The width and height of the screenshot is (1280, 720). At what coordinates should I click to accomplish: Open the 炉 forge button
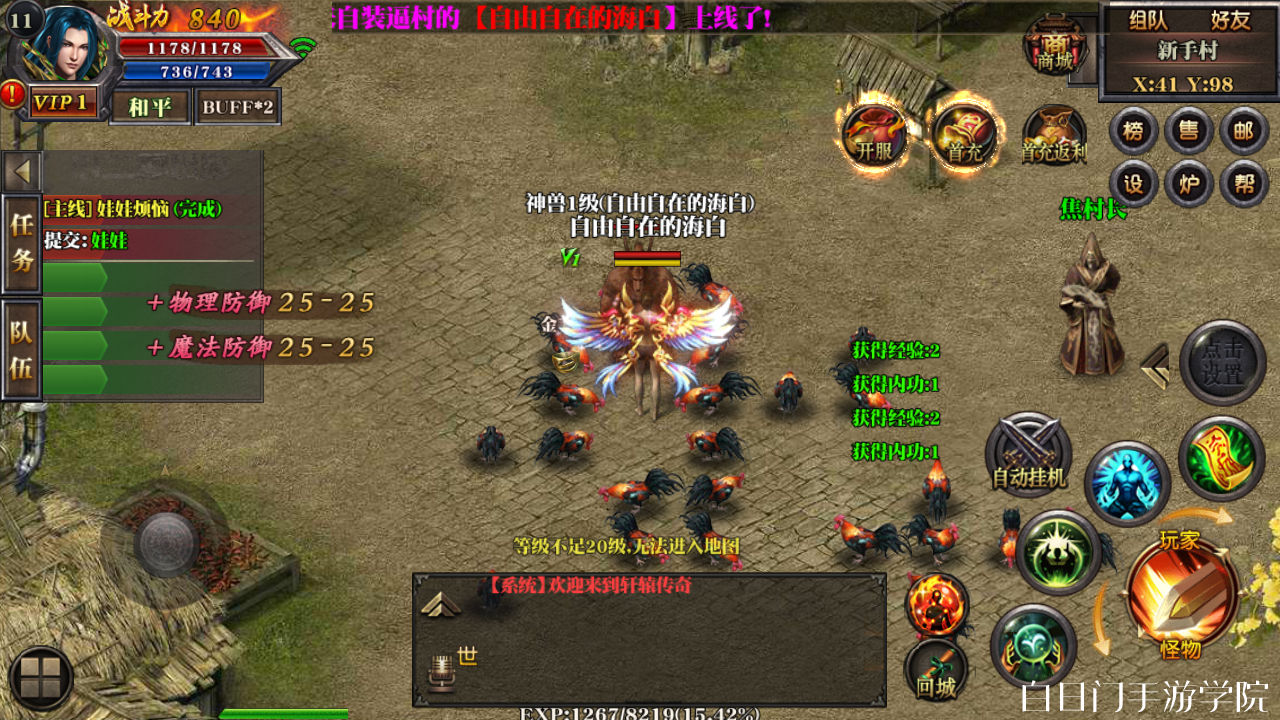(x=1189, y=184)
